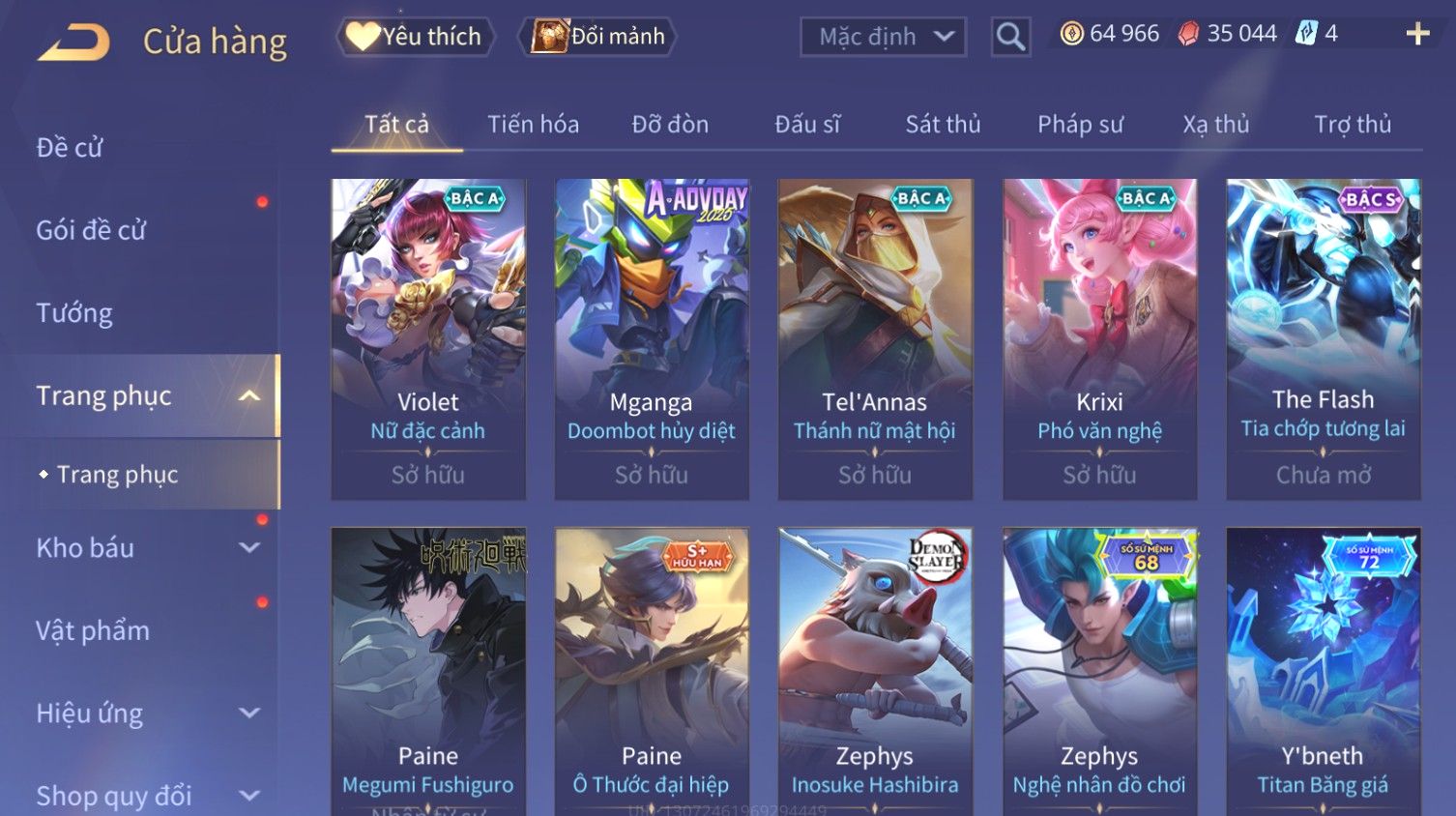Select the Violet Nữ đặc cảnh skin card
This screenshot has height=816, width=1456.
coord(428,338)
